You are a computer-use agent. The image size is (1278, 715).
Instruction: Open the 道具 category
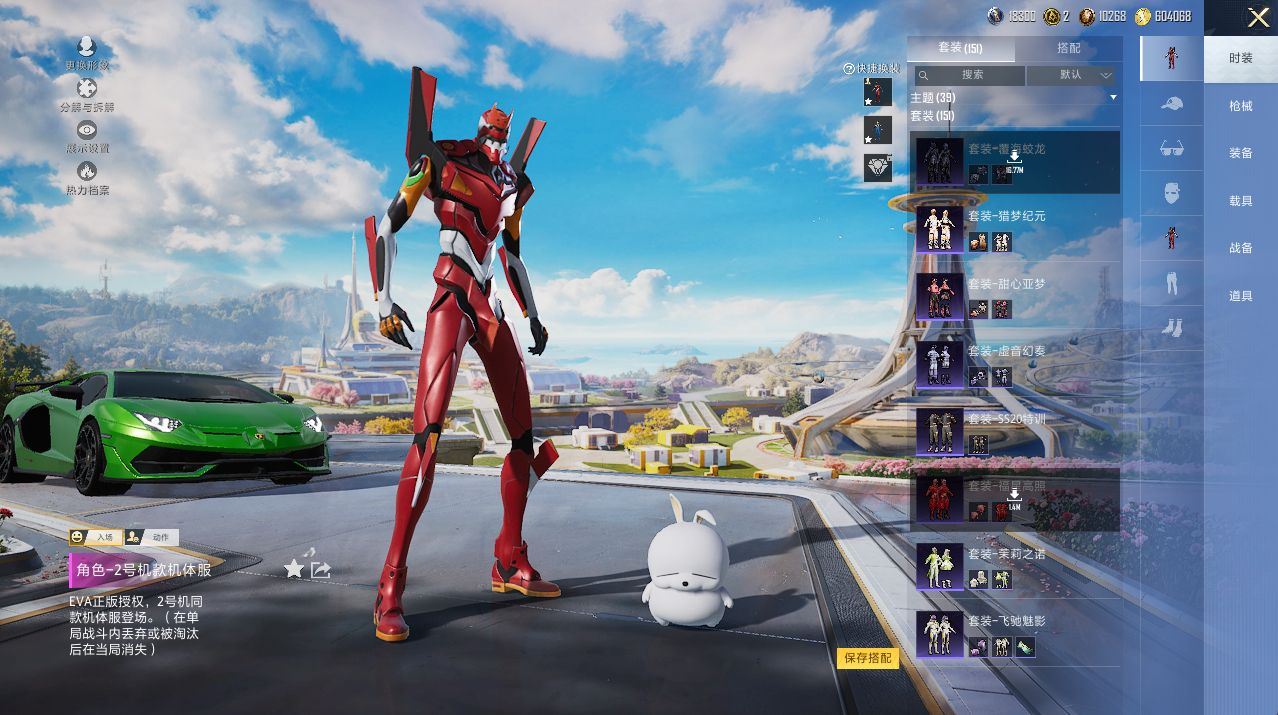point(1240,296)
